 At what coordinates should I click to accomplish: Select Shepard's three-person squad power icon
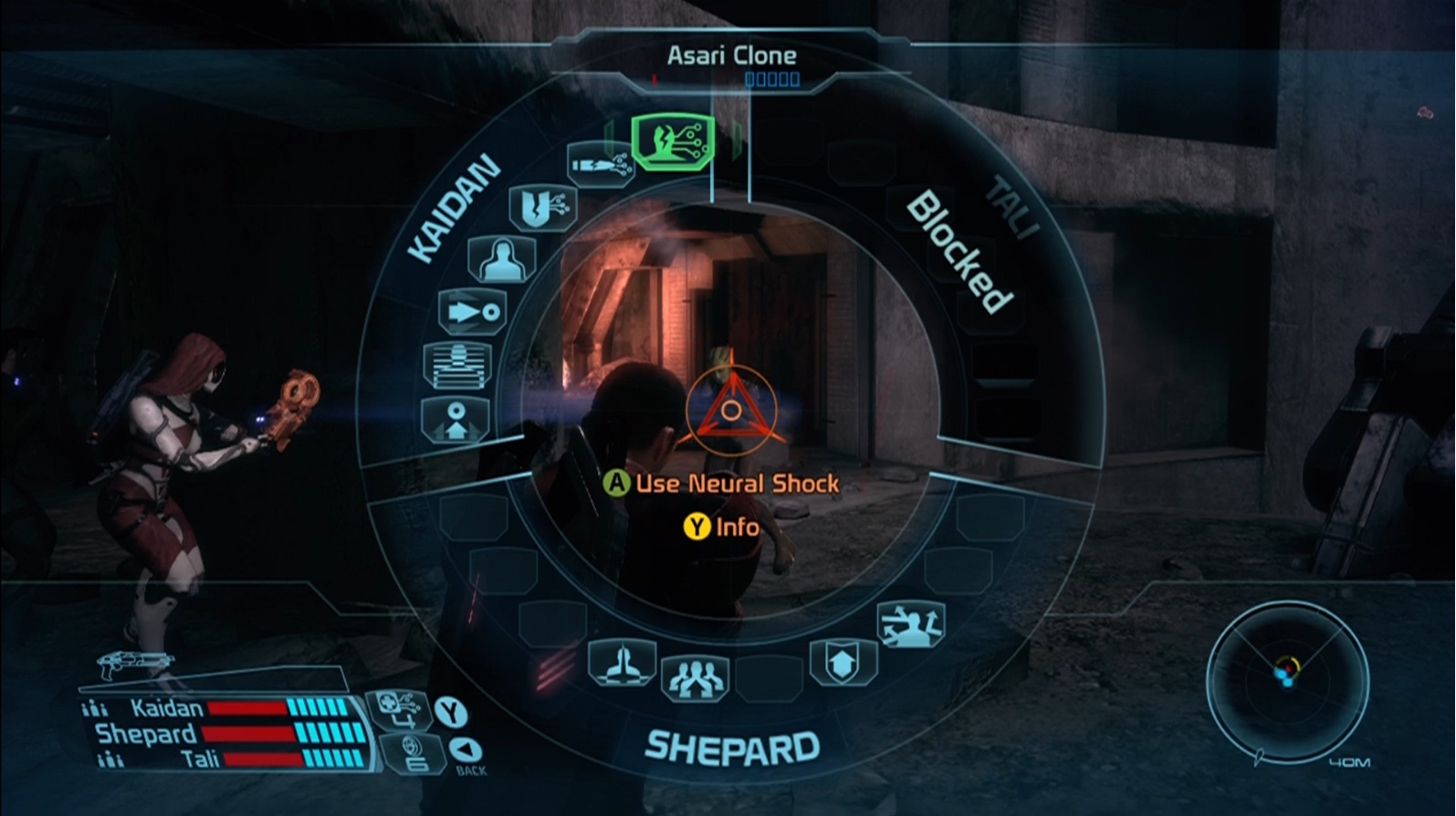pyautogui.click(x=695, y=677)
